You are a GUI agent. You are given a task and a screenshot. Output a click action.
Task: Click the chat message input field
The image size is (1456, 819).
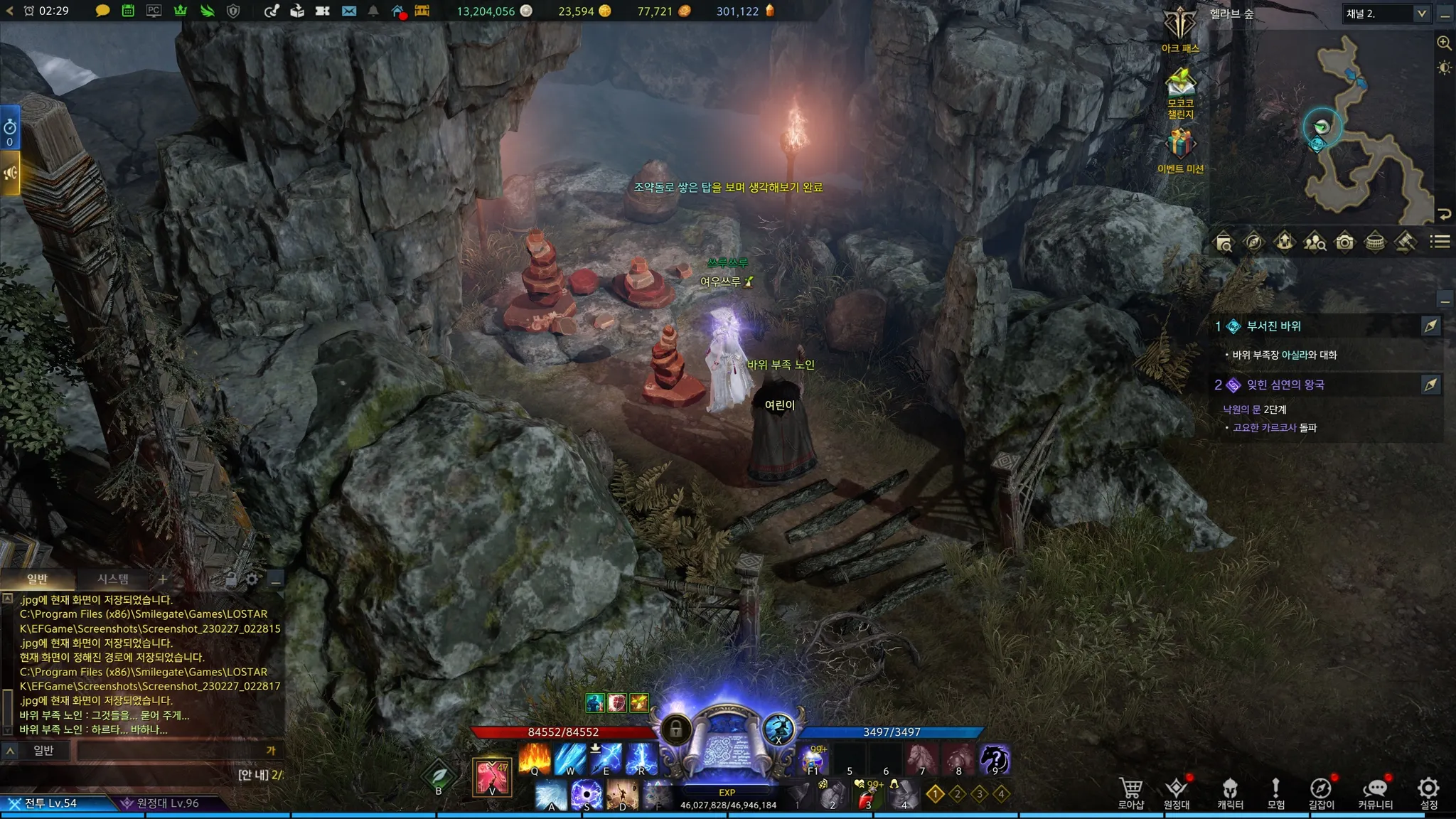[x=171, y=750]
